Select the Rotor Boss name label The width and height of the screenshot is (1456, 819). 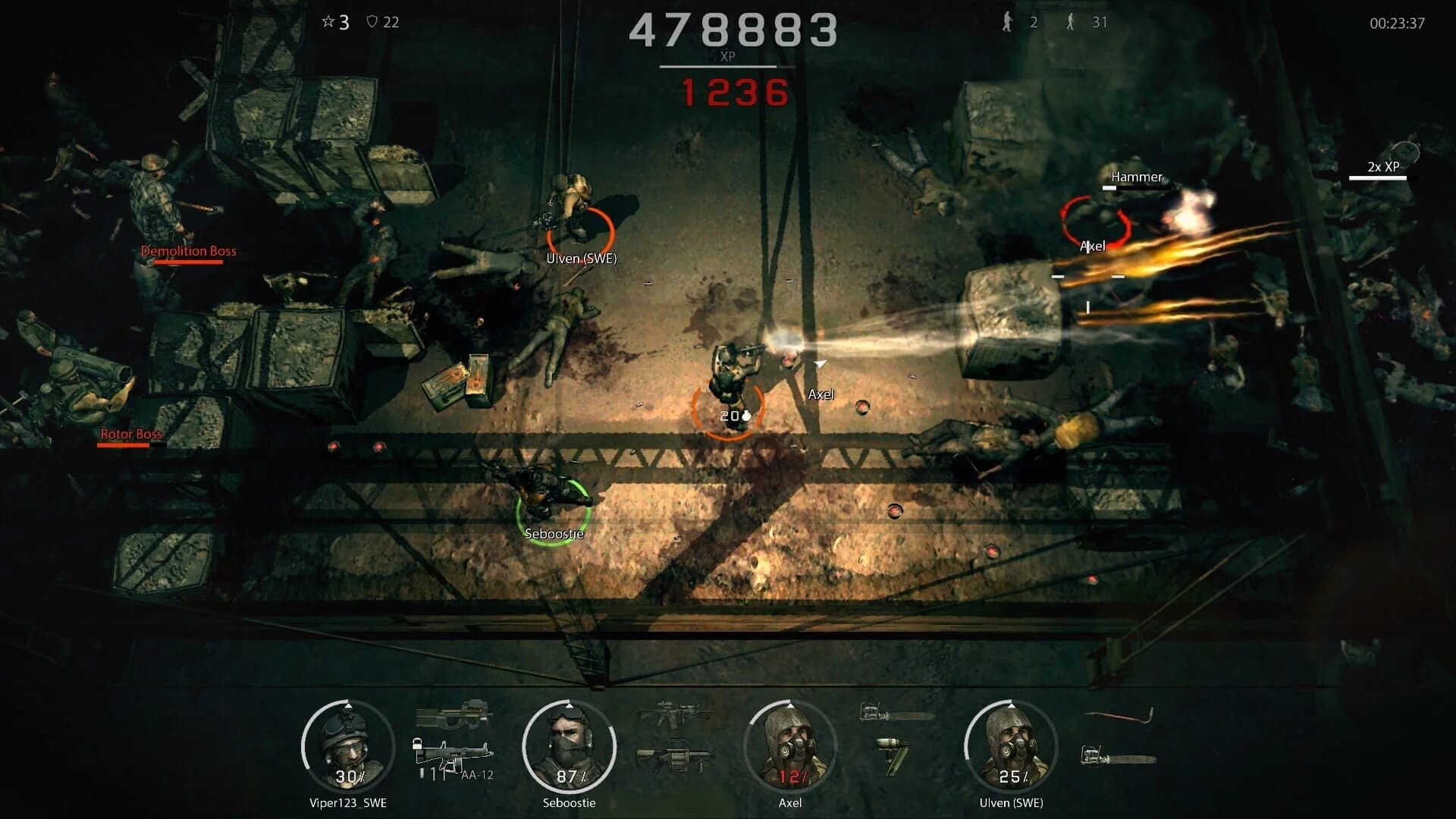click(x=130, y=435)
